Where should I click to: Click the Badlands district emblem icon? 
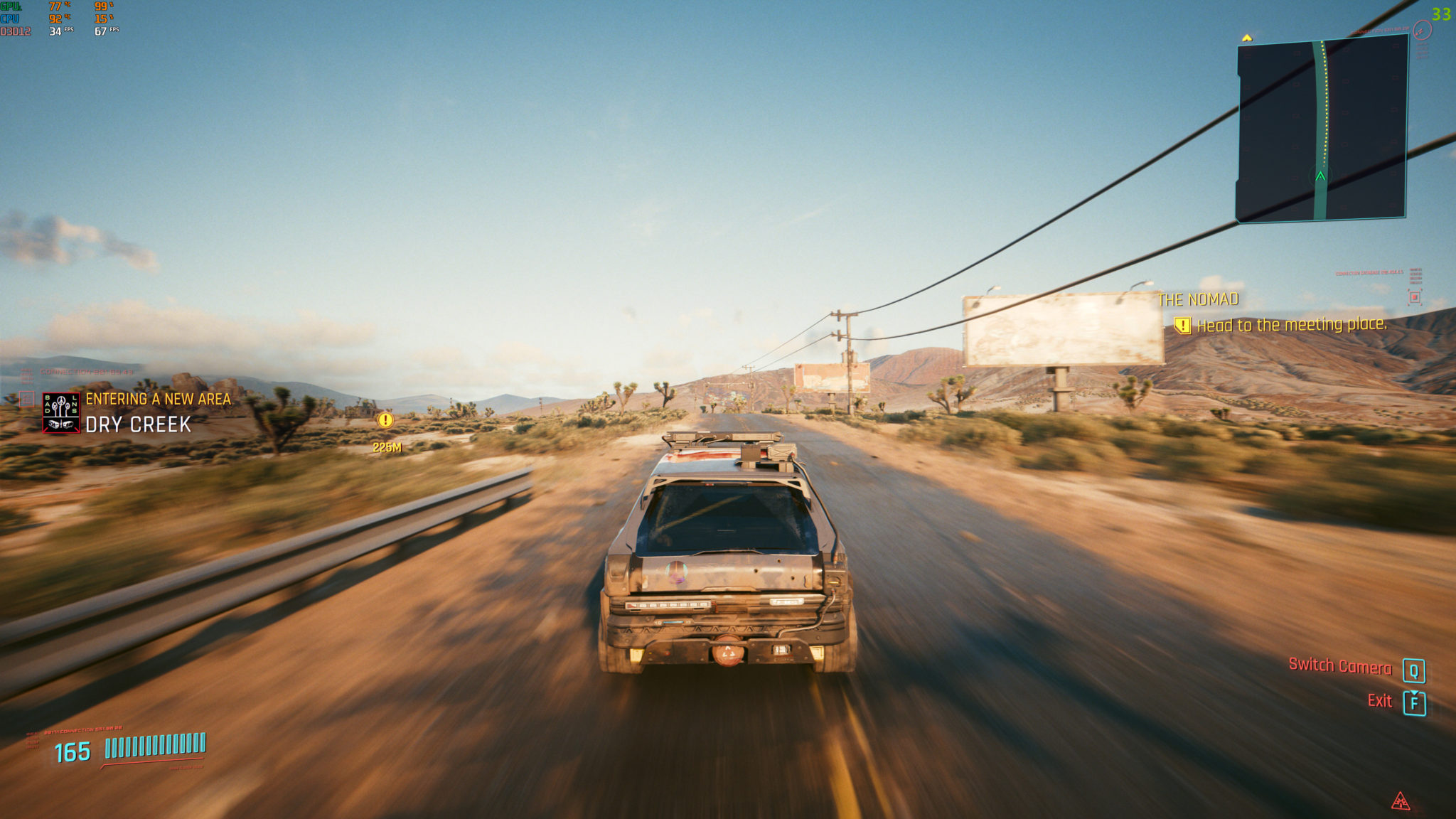61,412
